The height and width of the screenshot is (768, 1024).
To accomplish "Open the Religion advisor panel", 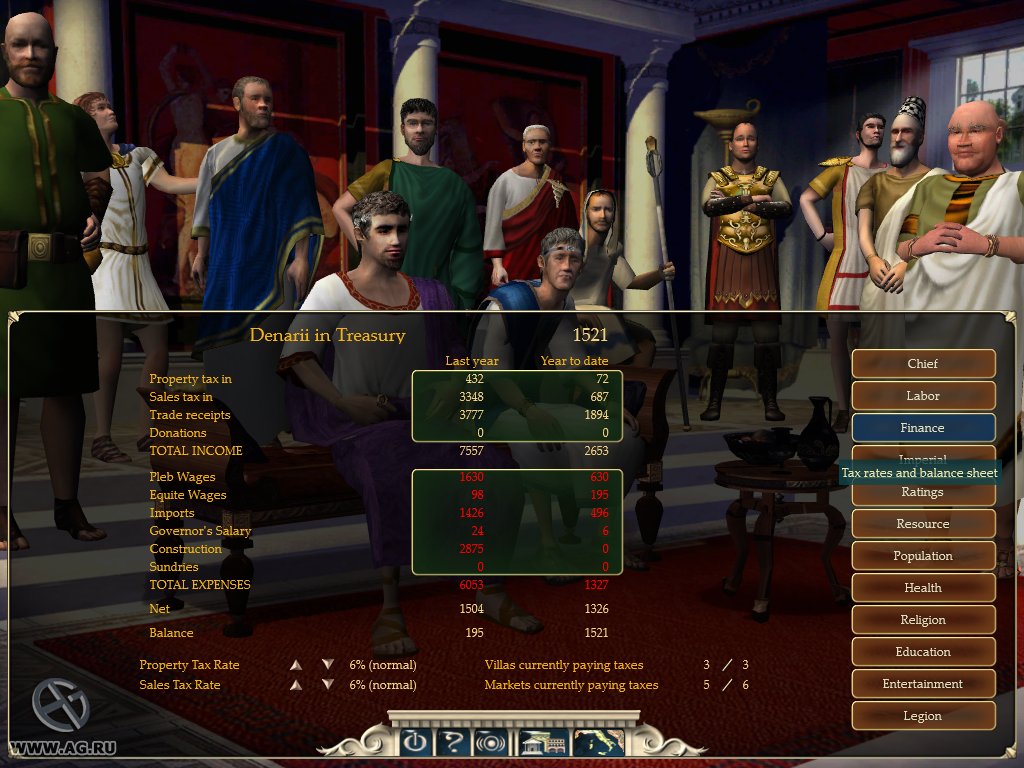I will pyautogui.click(x=923, y=620).
